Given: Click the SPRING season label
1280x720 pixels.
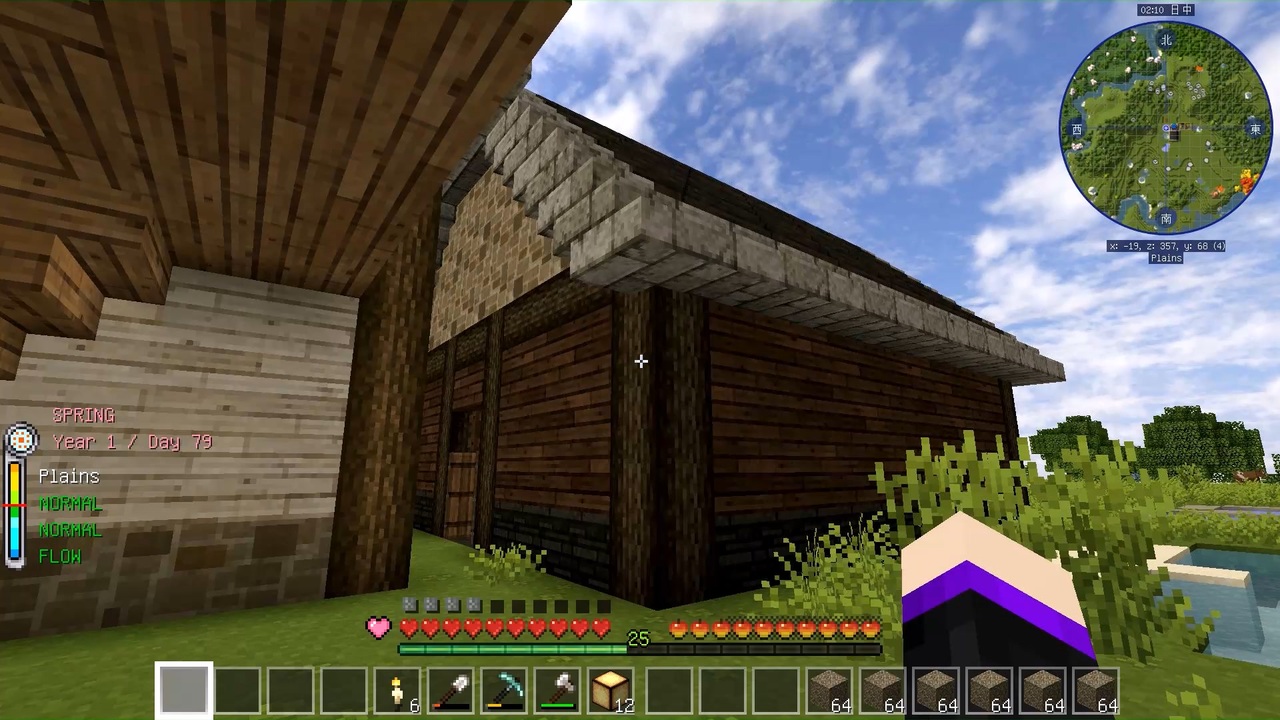Looking at the screenshot, I should [84, 415].
